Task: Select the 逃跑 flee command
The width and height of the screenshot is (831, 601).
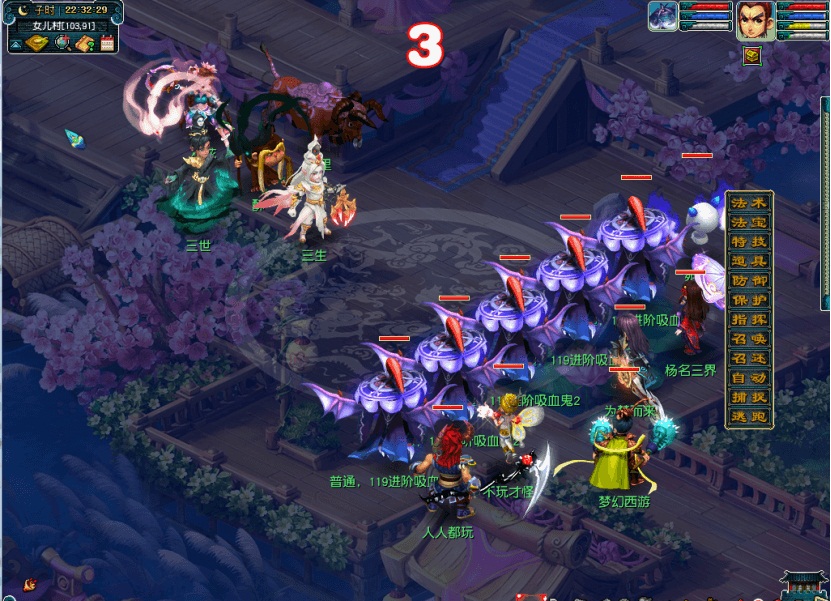Action: 751,416
